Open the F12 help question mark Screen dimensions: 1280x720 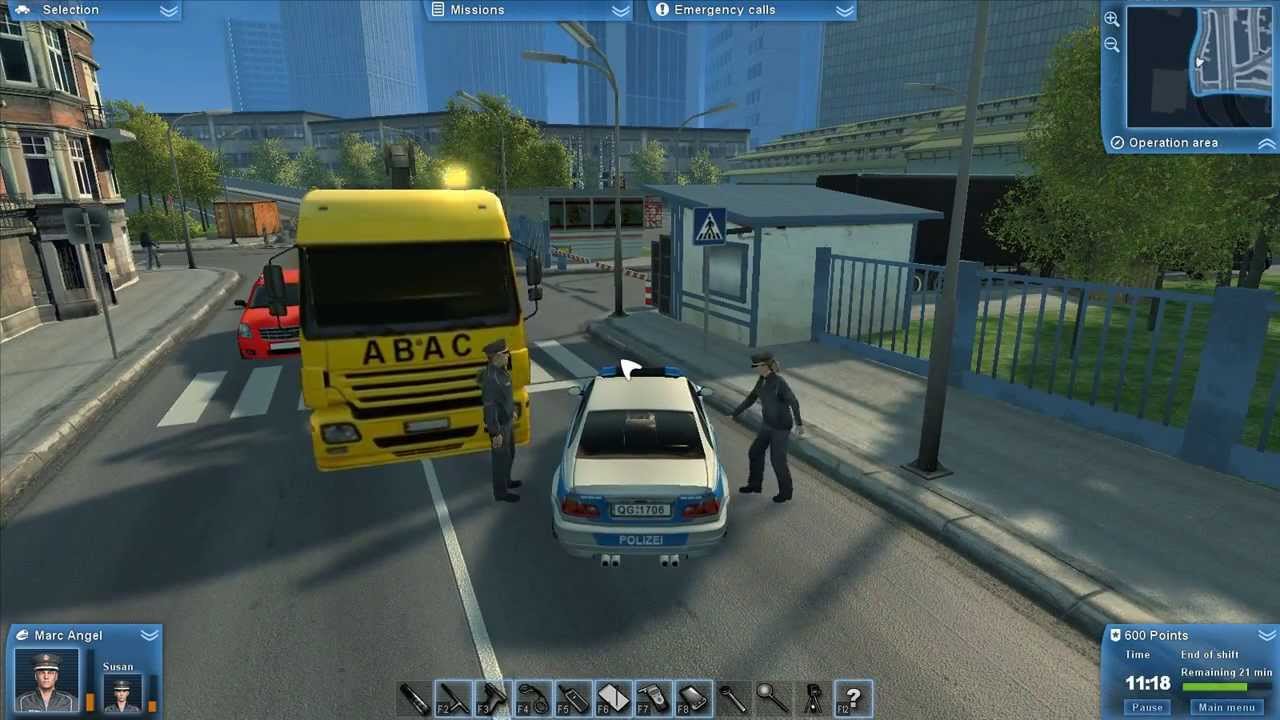pos(853,697)
